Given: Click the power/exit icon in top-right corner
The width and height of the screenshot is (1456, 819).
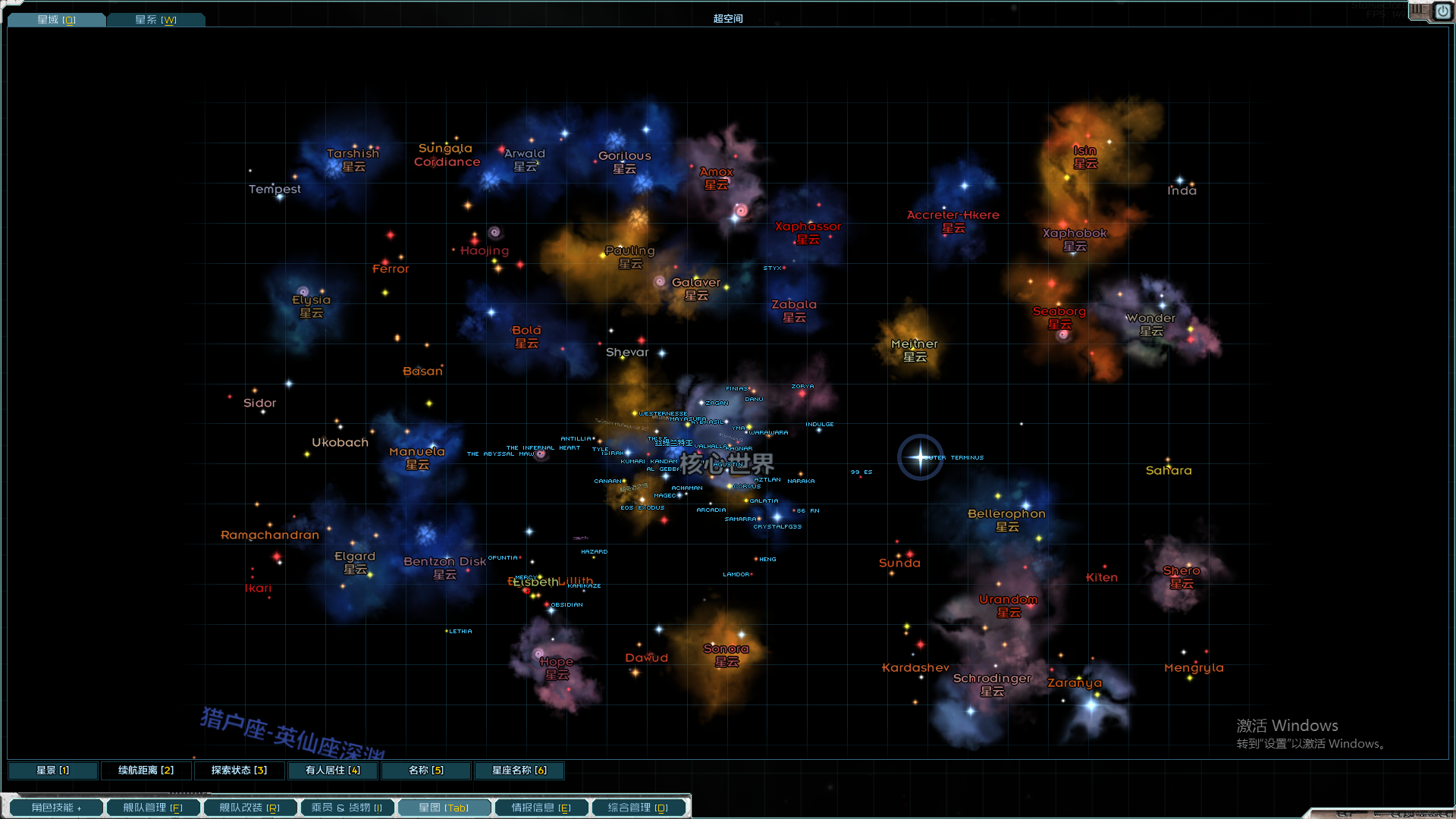Looking at the screenshot, I should coord(1443,12).
